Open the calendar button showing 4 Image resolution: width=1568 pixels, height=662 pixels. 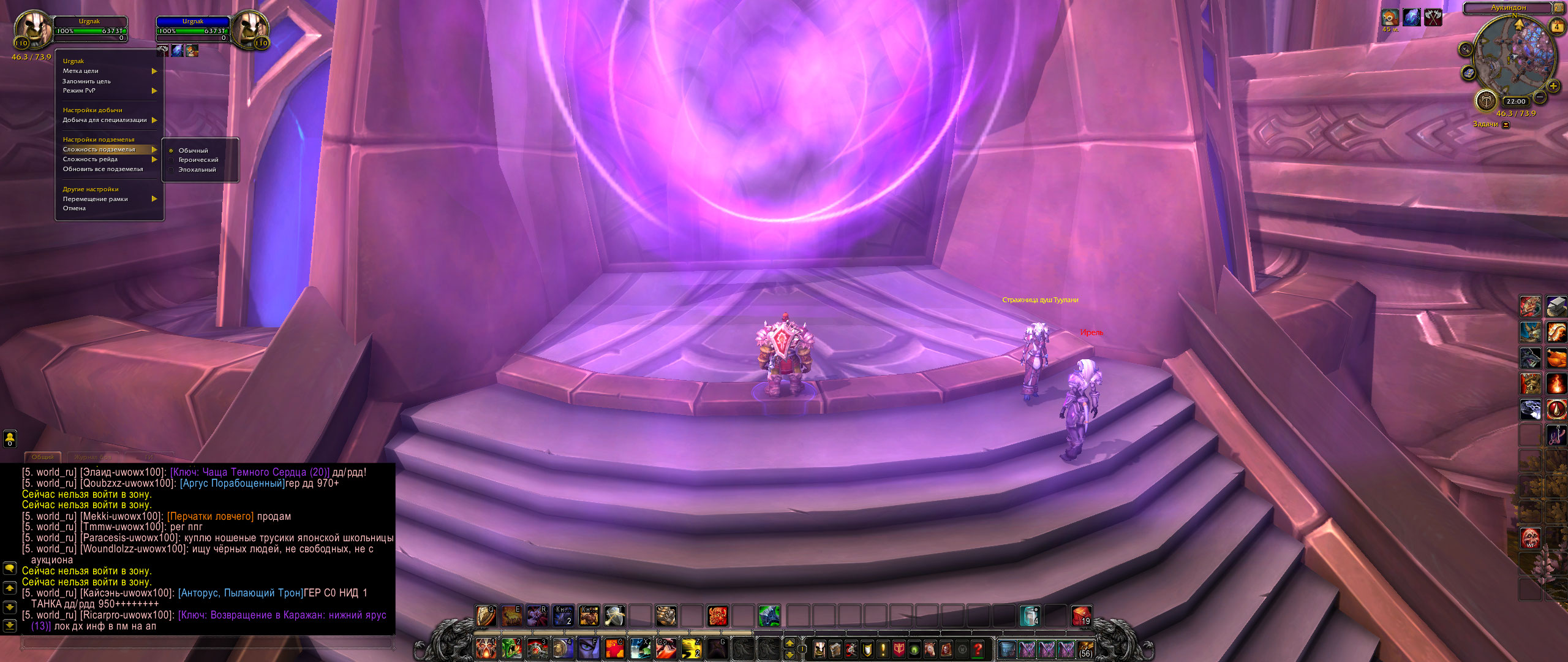(1556, 27)
